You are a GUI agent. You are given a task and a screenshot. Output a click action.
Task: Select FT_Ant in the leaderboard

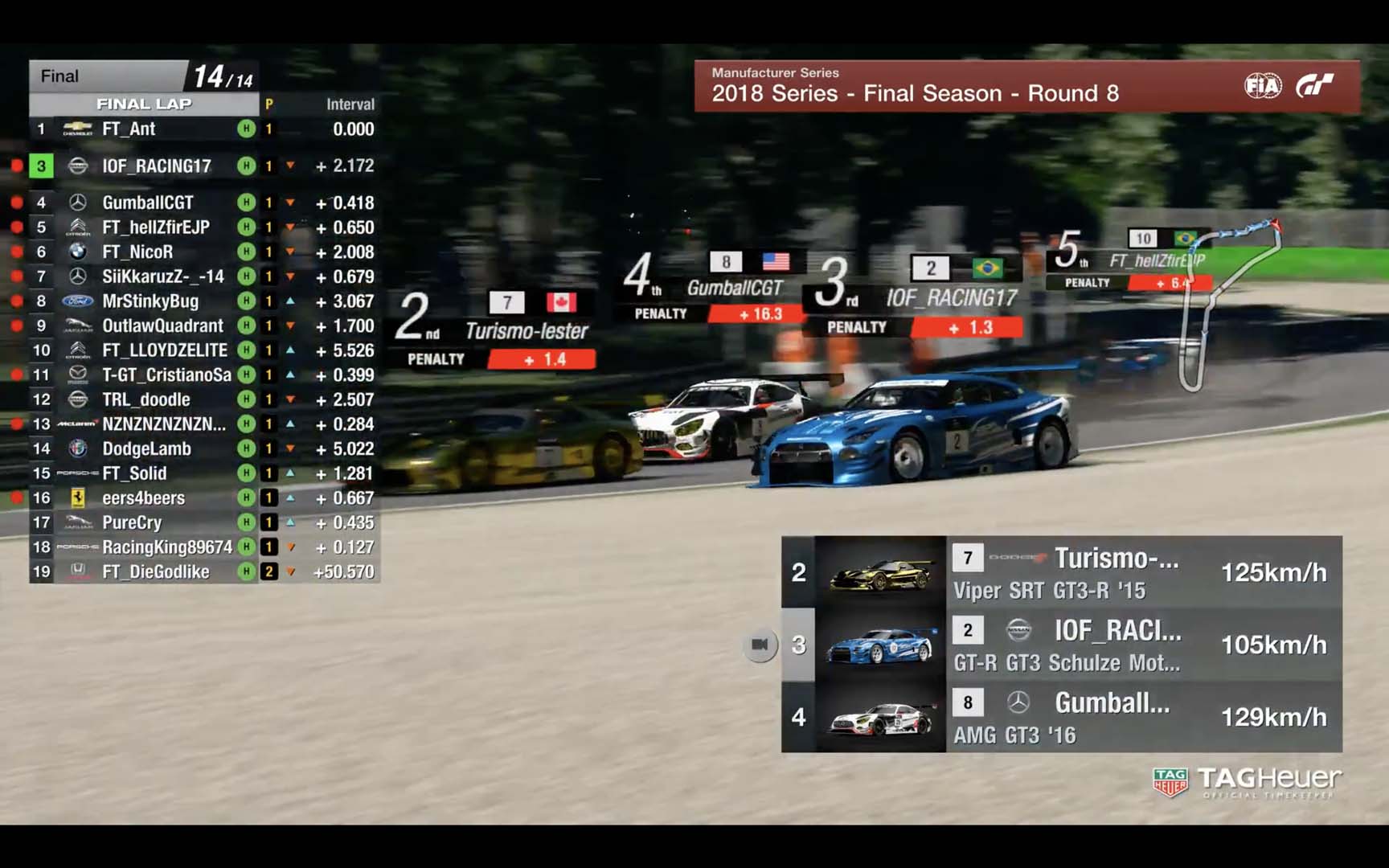tap(129, 129)
